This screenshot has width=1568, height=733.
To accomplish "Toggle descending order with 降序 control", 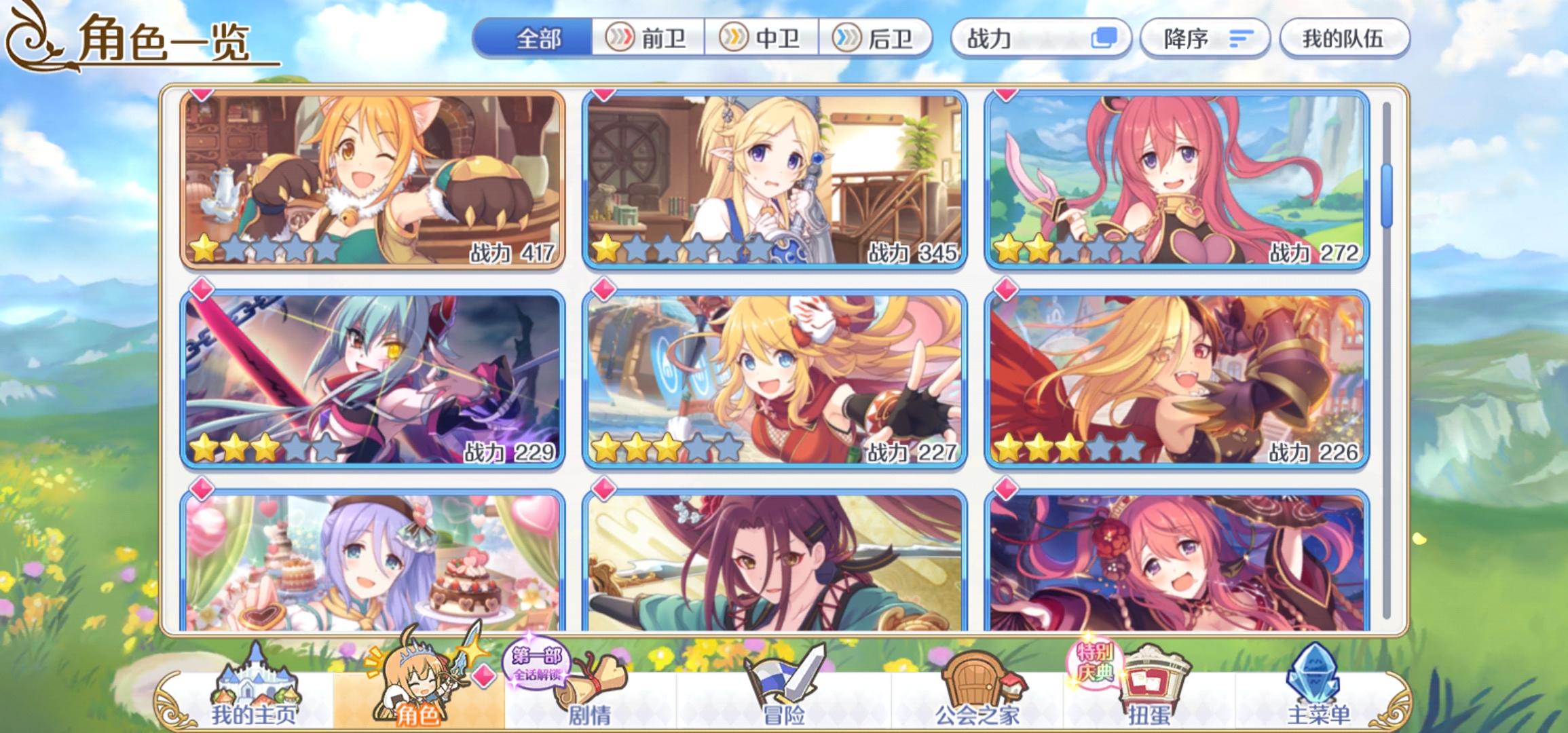I will pos(1205,39).
